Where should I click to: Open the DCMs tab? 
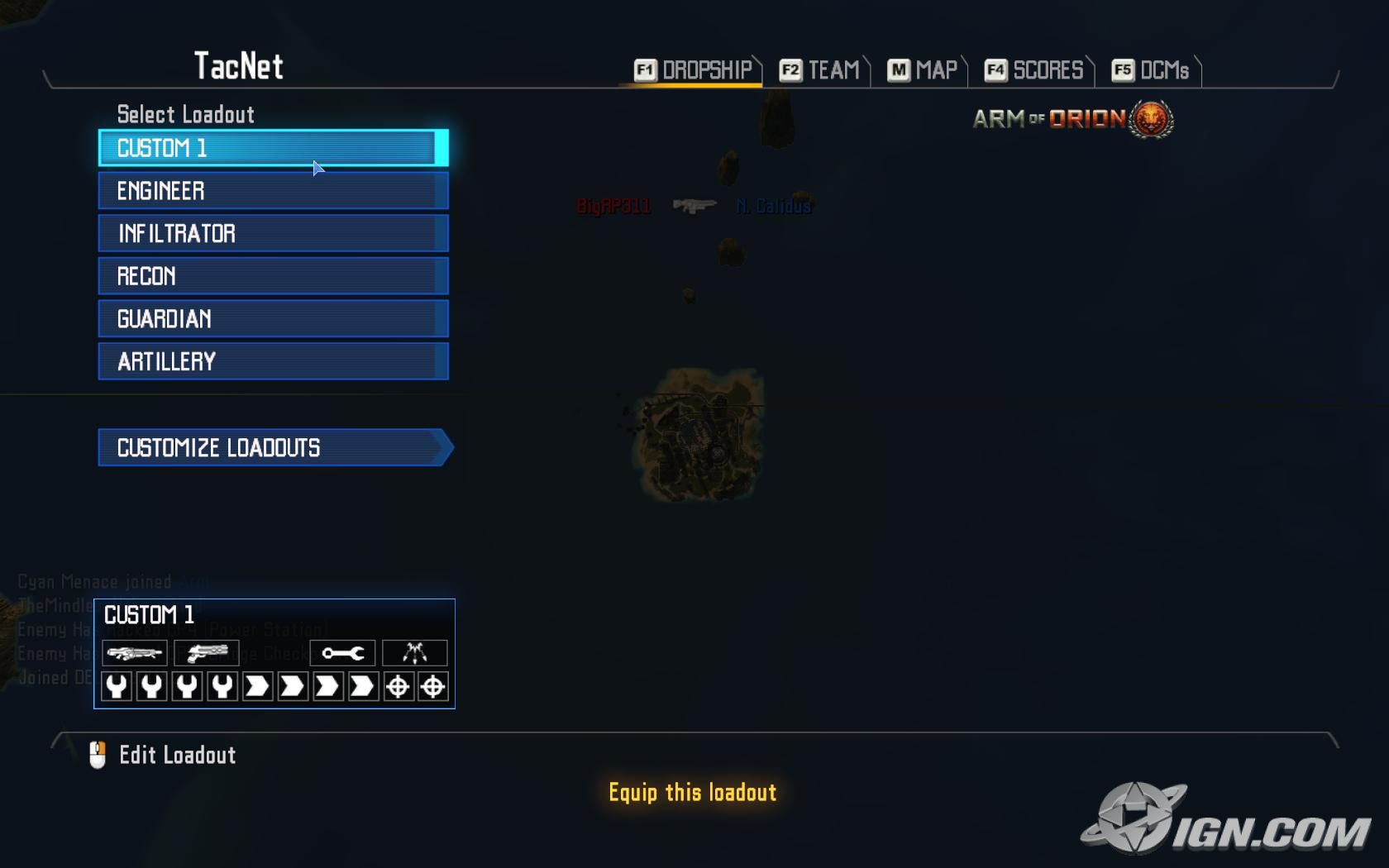1151,70
